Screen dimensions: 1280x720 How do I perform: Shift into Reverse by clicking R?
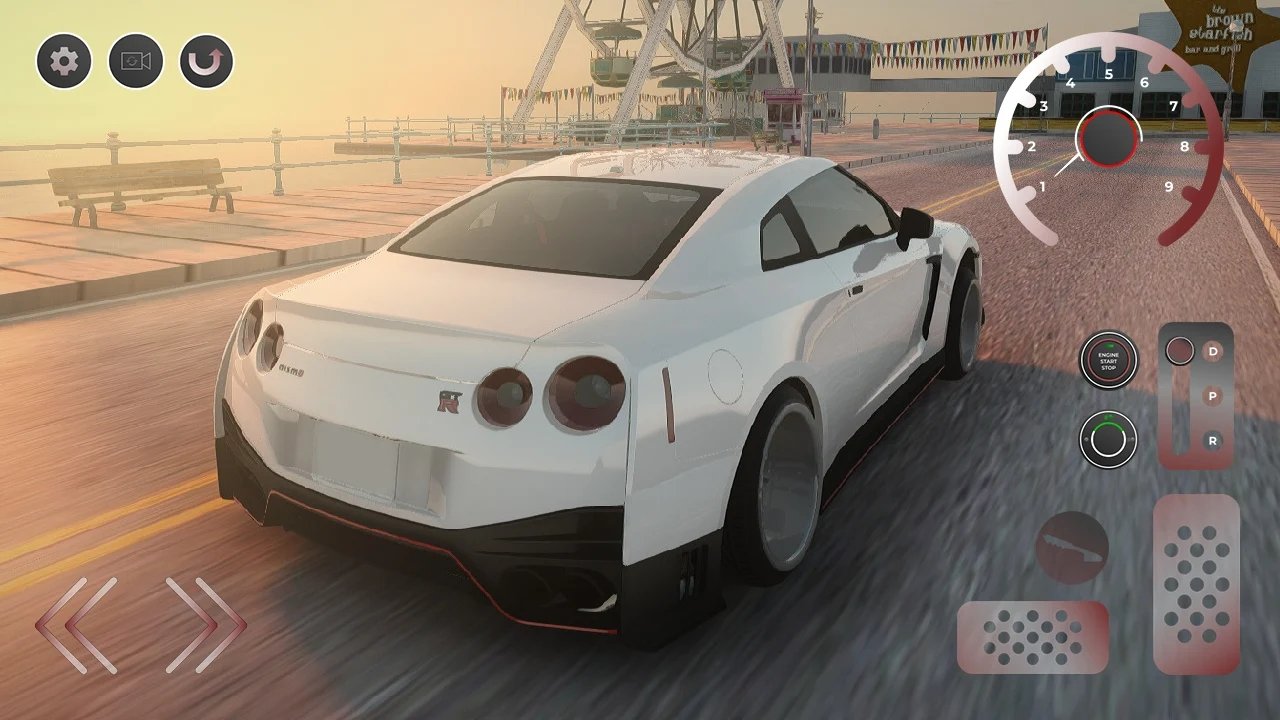(x=1213, y=438)
